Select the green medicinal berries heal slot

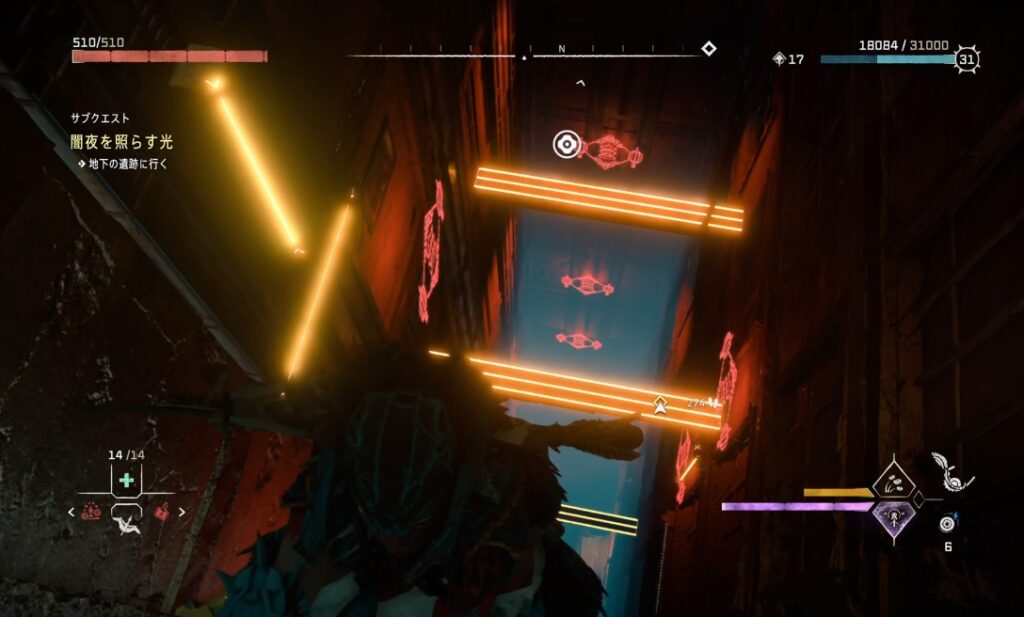(126, 481)
